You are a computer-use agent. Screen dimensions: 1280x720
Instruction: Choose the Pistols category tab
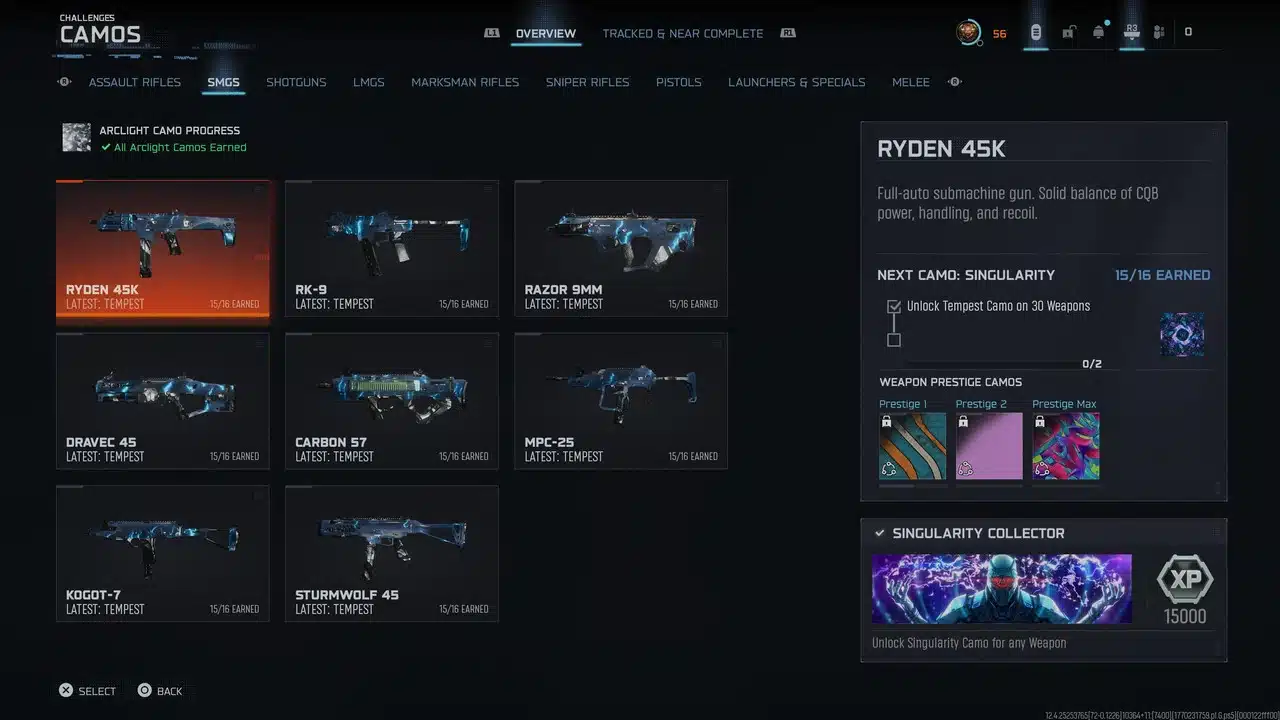pyautogui.click(x=678, y=82)
